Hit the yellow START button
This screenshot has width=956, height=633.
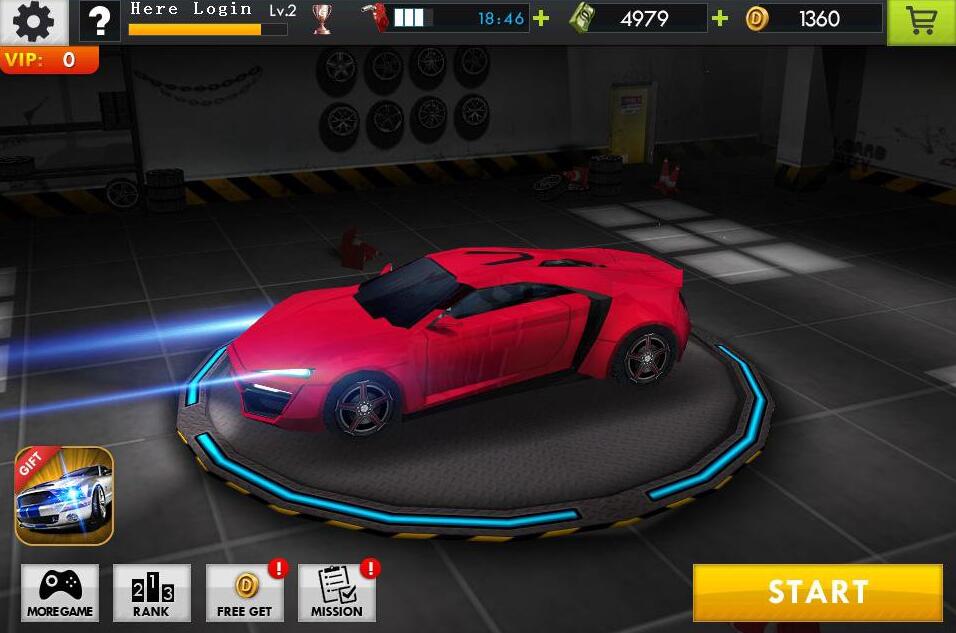pos(817,592)
